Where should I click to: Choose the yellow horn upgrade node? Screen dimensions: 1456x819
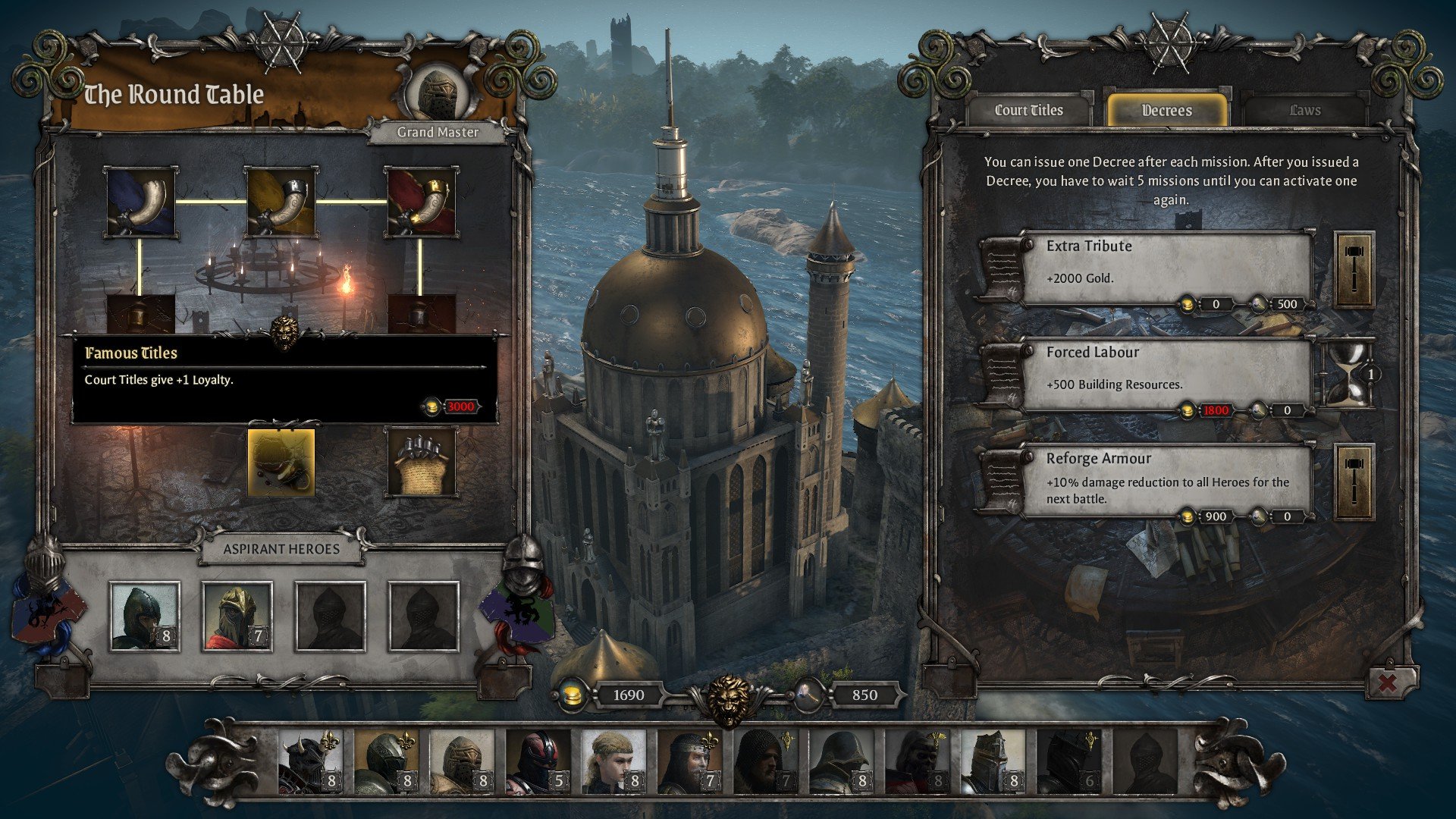(281, 202)
